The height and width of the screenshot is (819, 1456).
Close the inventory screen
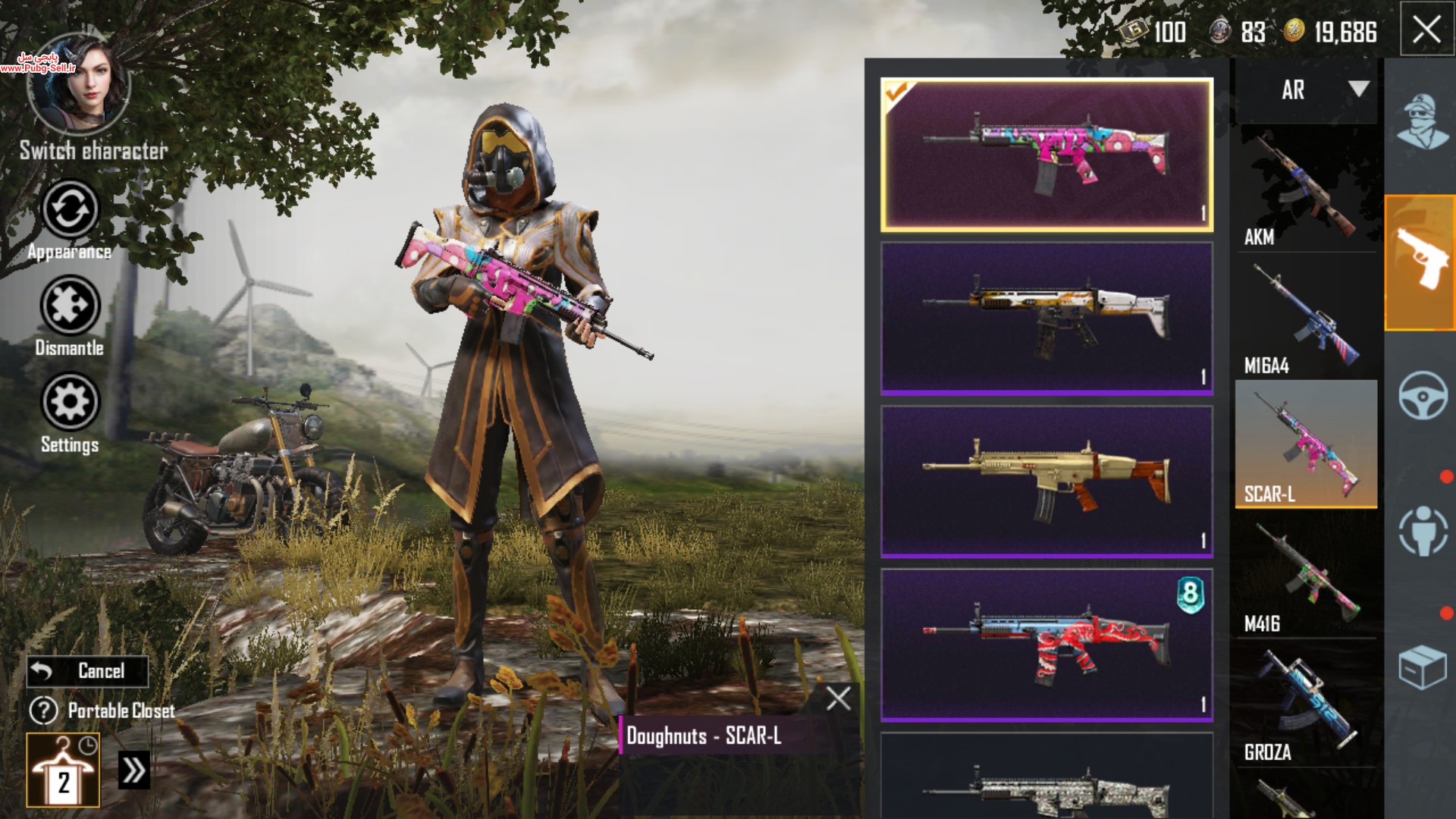pos(1426,30)
